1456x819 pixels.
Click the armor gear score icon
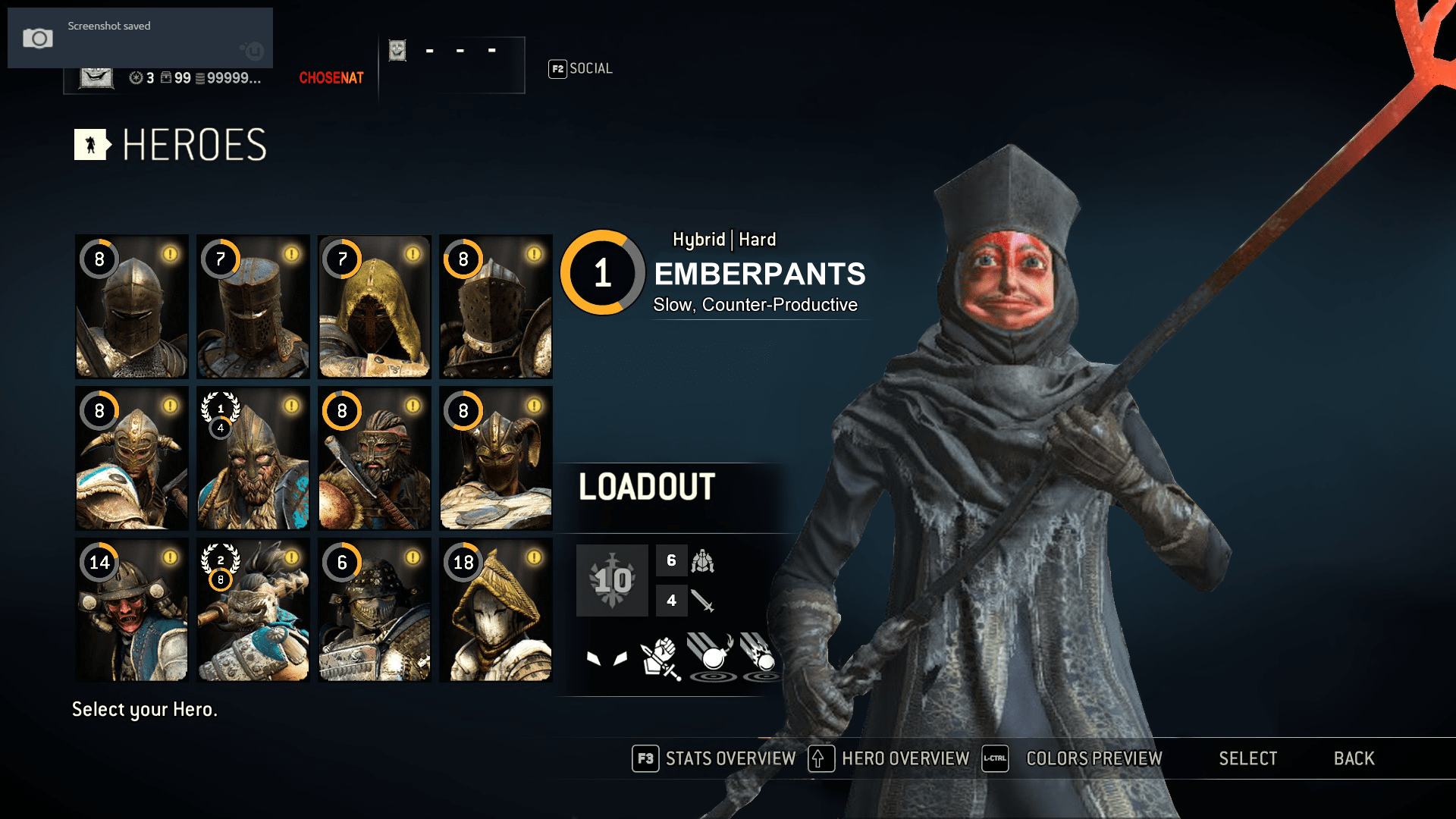701,561
